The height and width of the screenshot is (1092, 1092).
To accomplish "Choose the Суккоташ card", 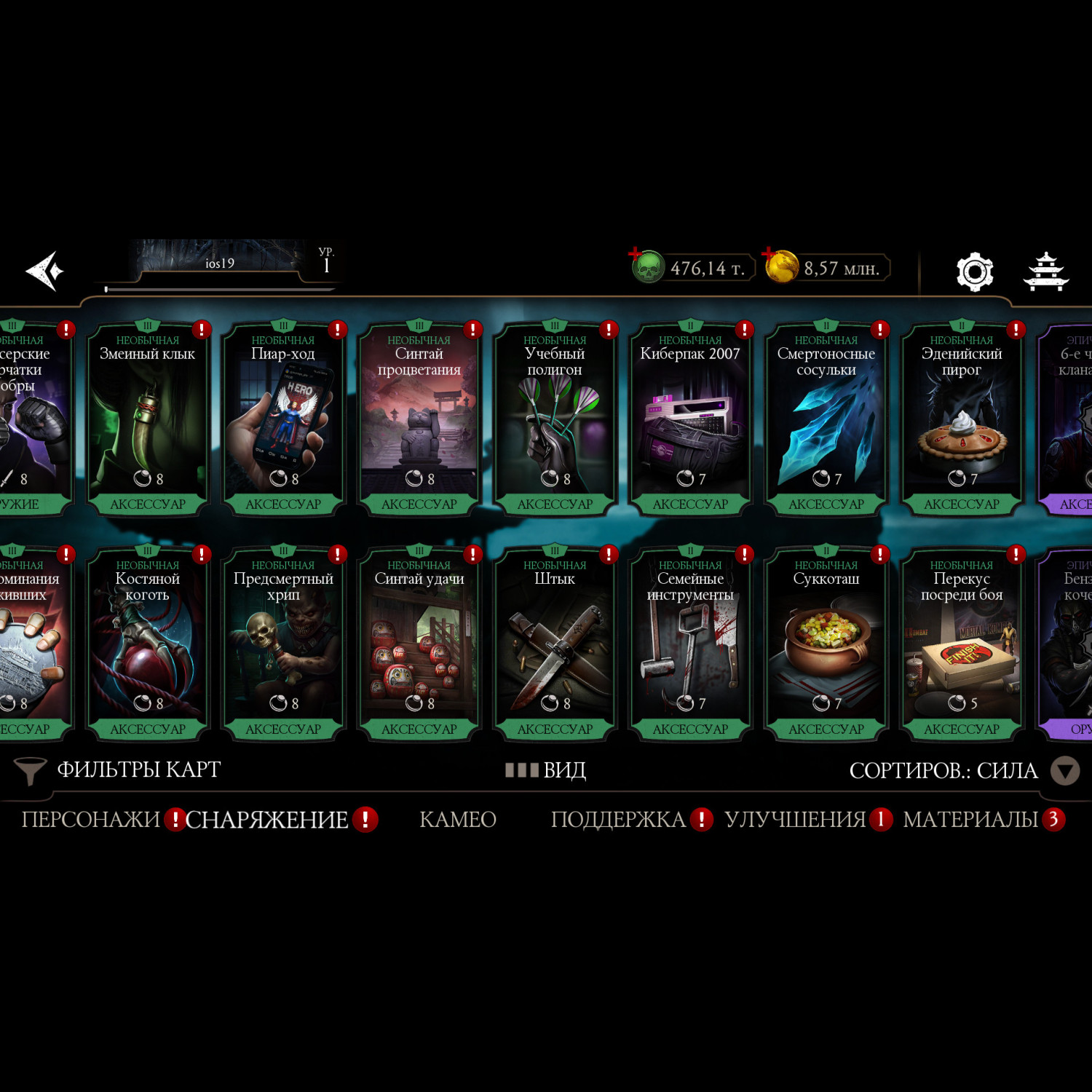I will click(x=826, y=644).
